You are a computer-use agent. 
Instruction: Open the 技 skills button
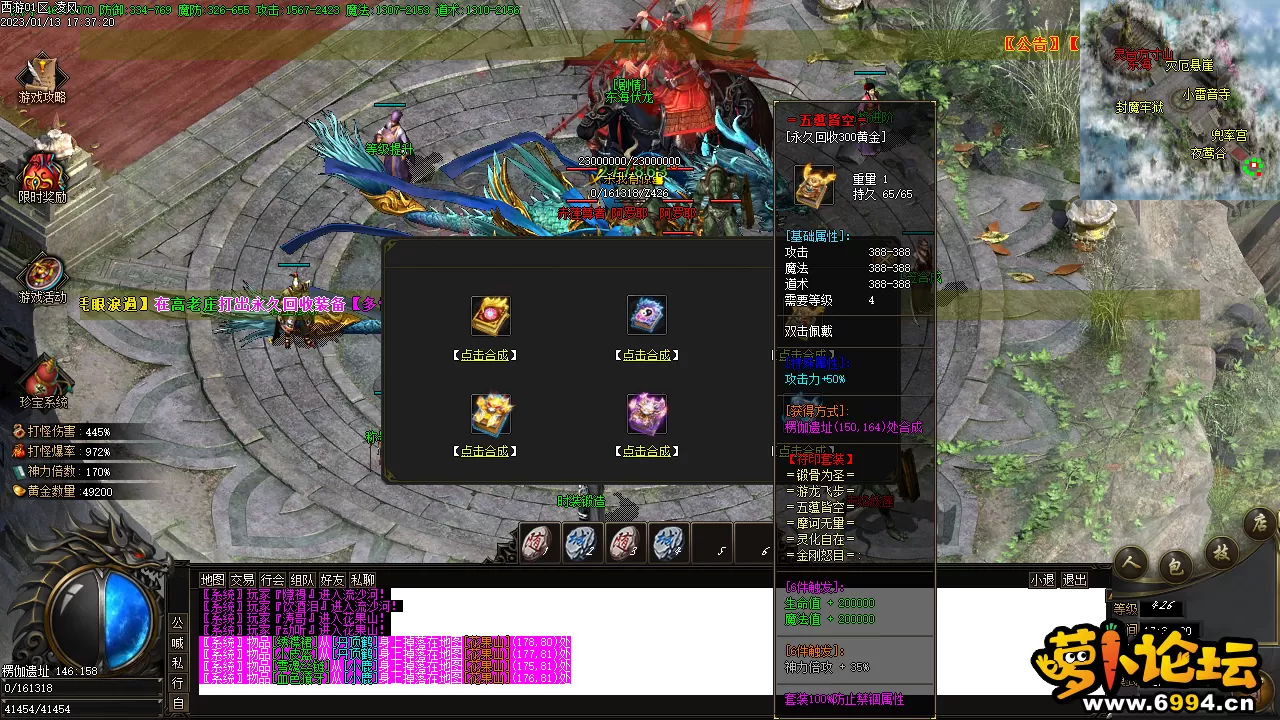(1221, 552)
